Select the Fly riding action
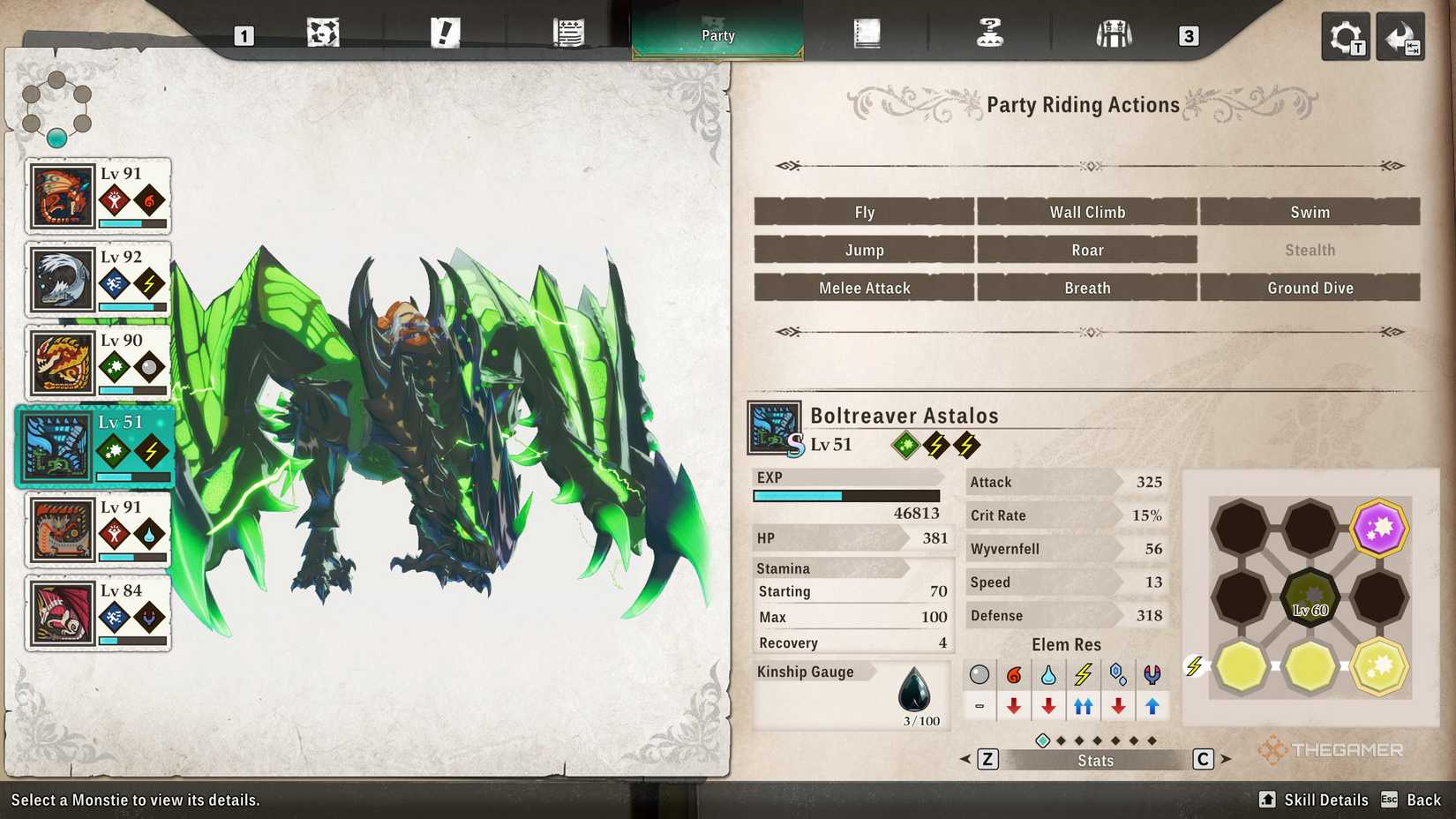The height and width of the screenshot is (819, 1456). point(864,212)
